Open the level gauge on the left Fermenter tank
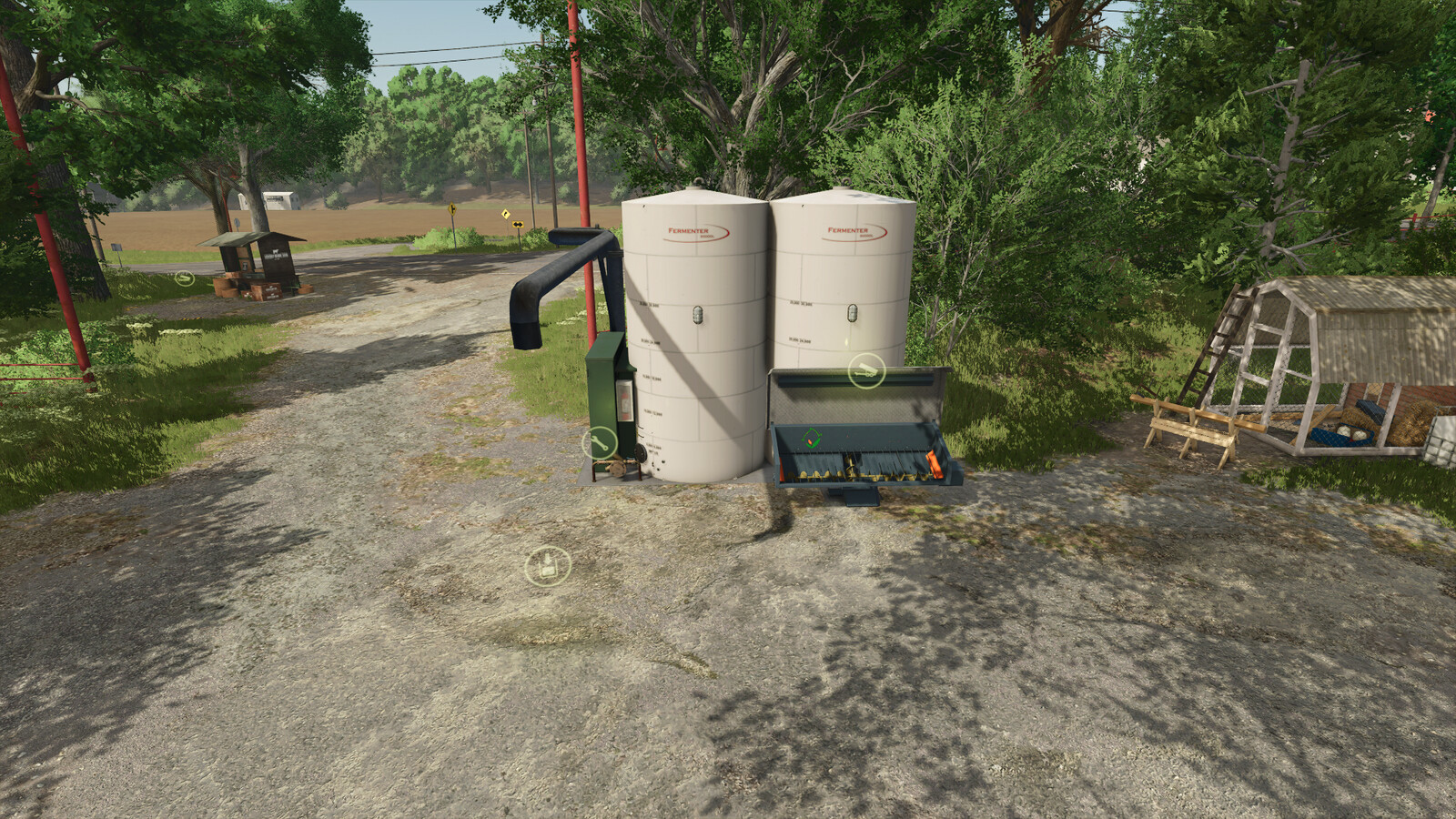 click(x=697, y=314)
